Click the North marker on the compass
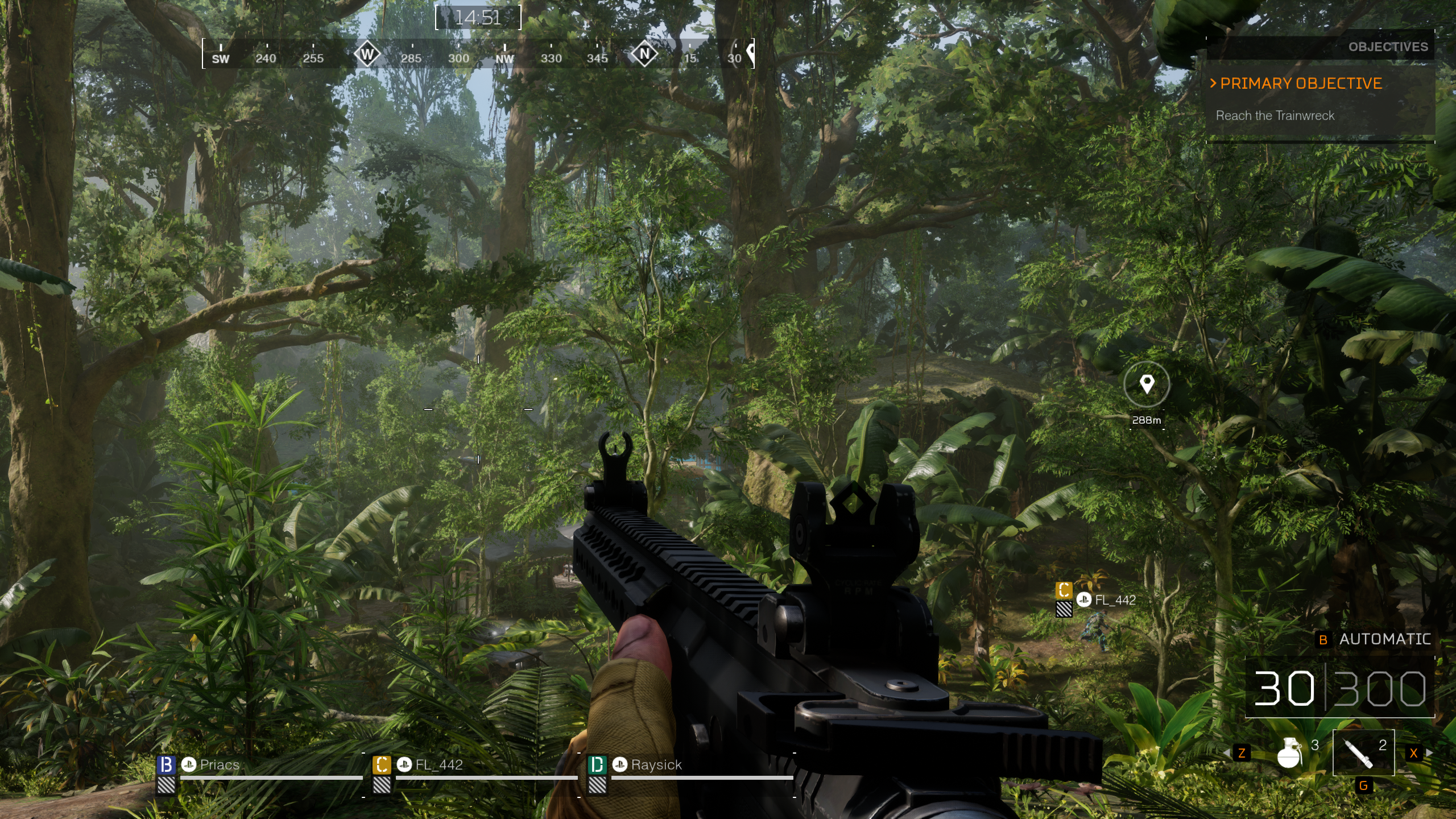This screenshot has width=1456, height=819. click(644, 55)
